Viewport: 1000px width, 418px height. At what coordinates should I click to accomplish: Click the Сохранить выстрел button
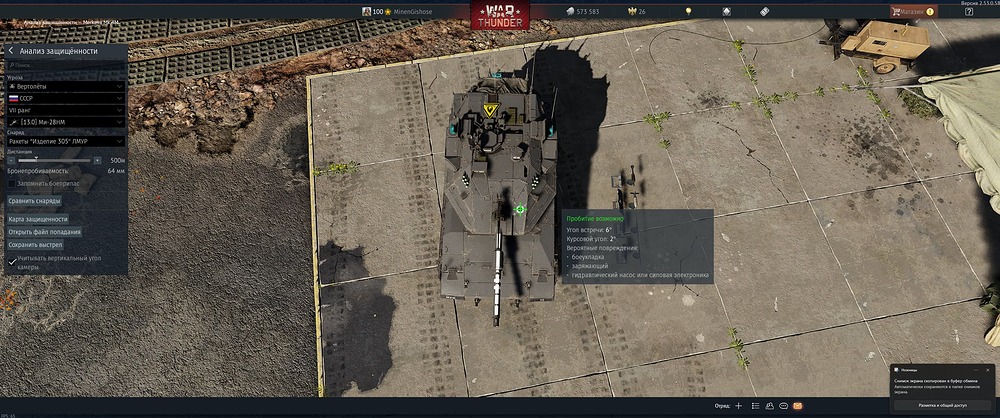click(x=36, y=244)
